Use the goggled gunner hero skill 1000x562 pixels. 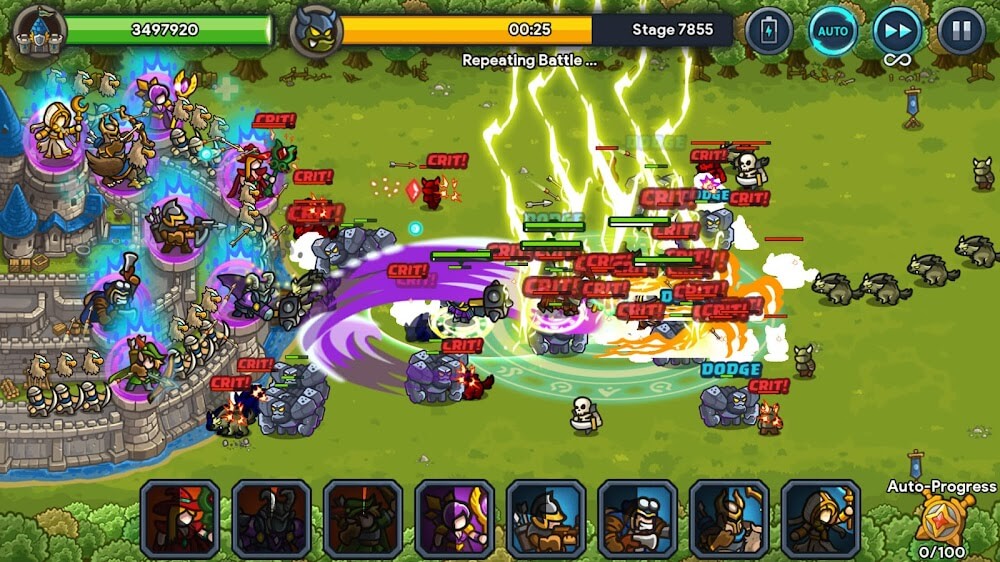(638, 518)
